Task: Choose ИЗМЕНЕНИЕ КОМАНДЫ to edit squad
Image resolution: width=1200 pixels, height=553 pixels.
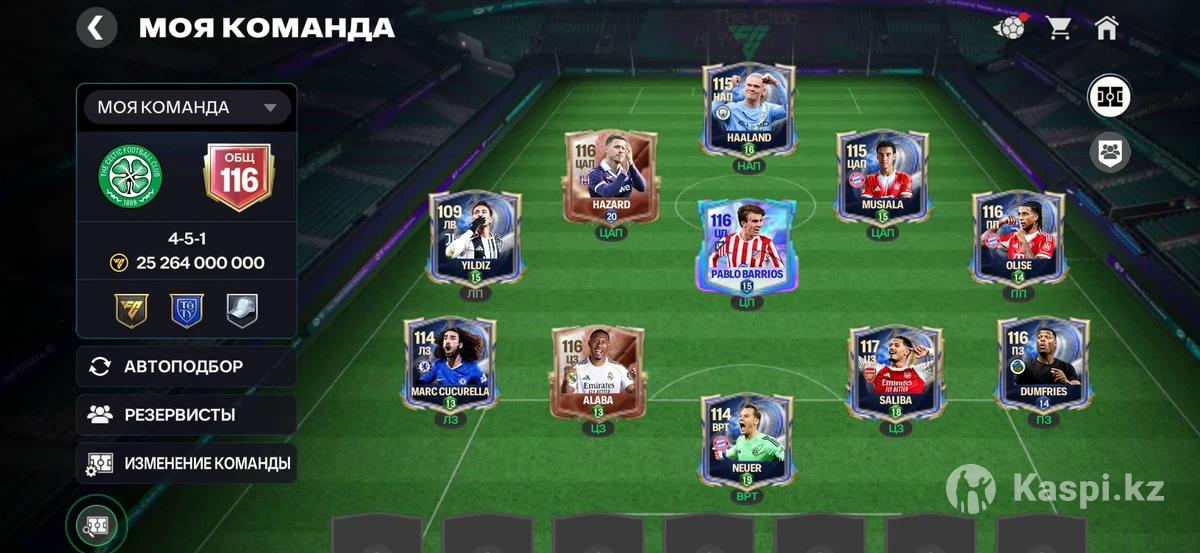Action: click(186, 463)
